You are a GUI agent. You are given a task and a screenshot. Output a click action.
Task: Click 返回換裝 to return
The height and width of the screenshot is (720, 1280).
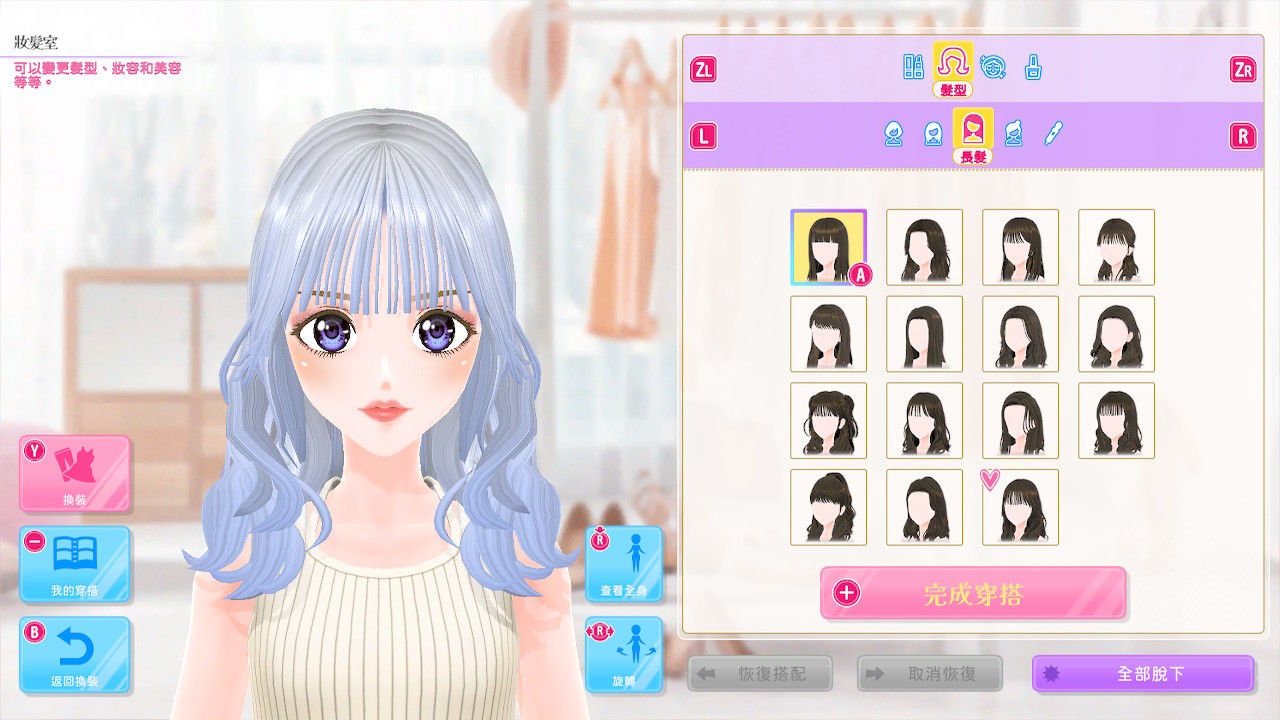pyautogui.click(x=76, y=655)
